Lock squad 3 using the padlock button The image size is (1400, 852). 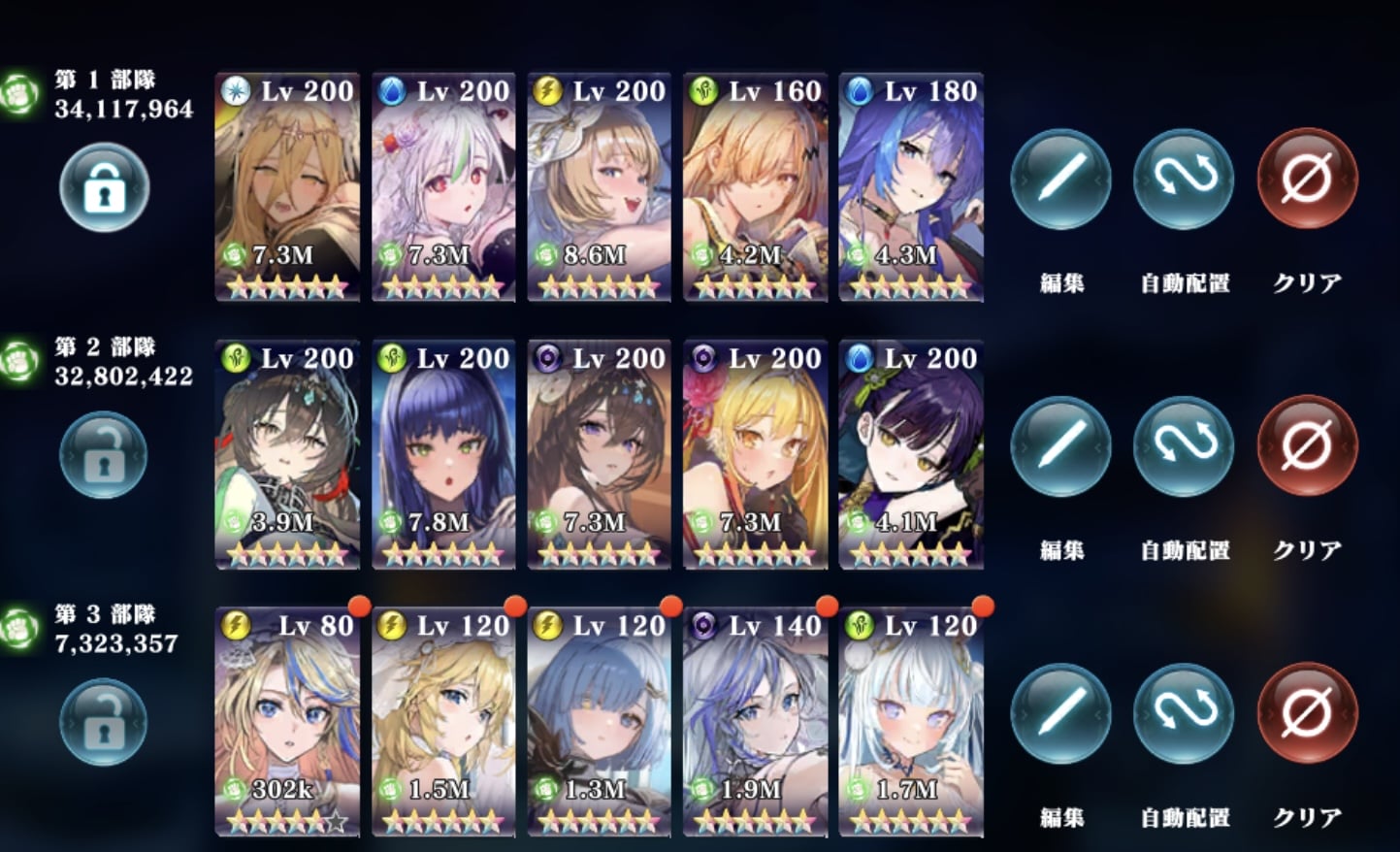point(104,722)
